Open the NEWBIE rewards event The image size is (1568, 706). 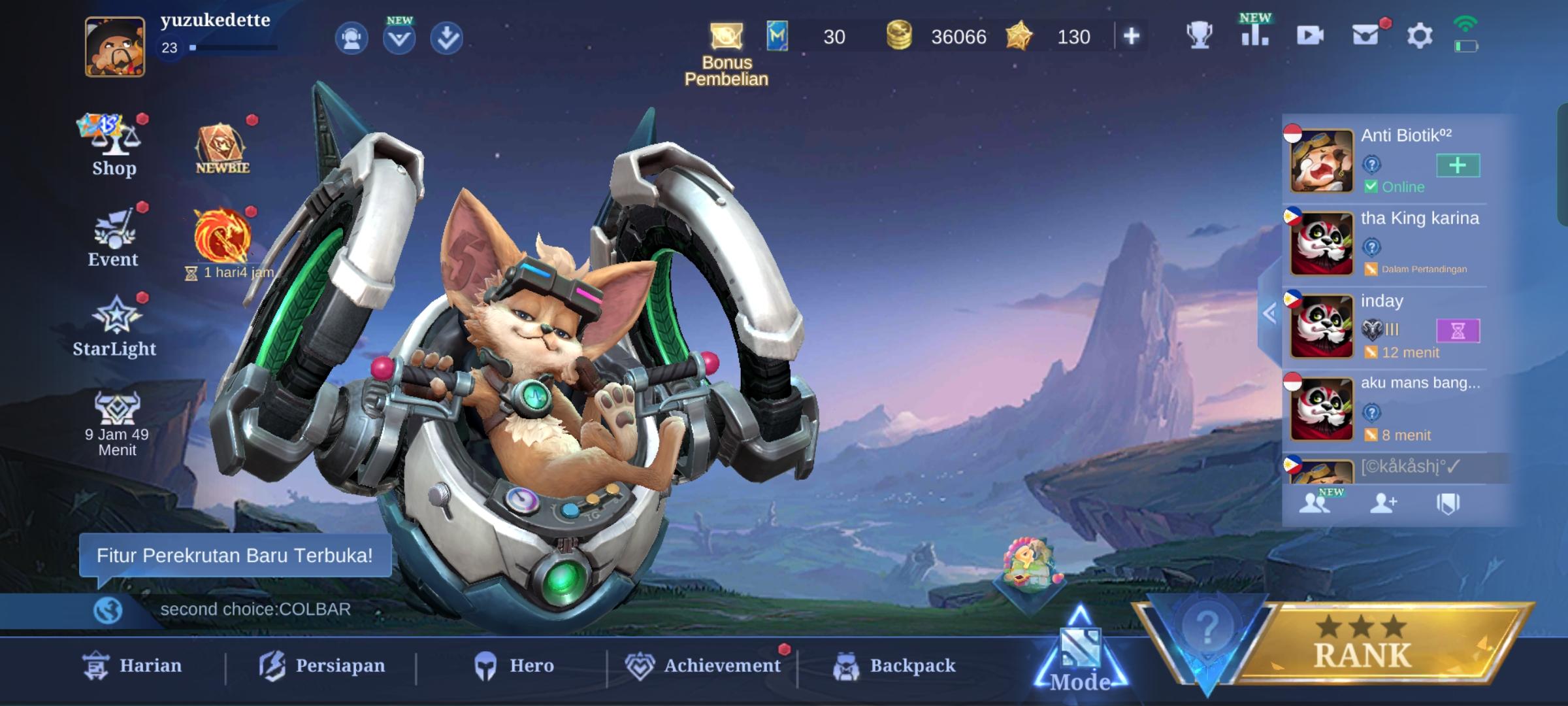(x=221, y=145)
